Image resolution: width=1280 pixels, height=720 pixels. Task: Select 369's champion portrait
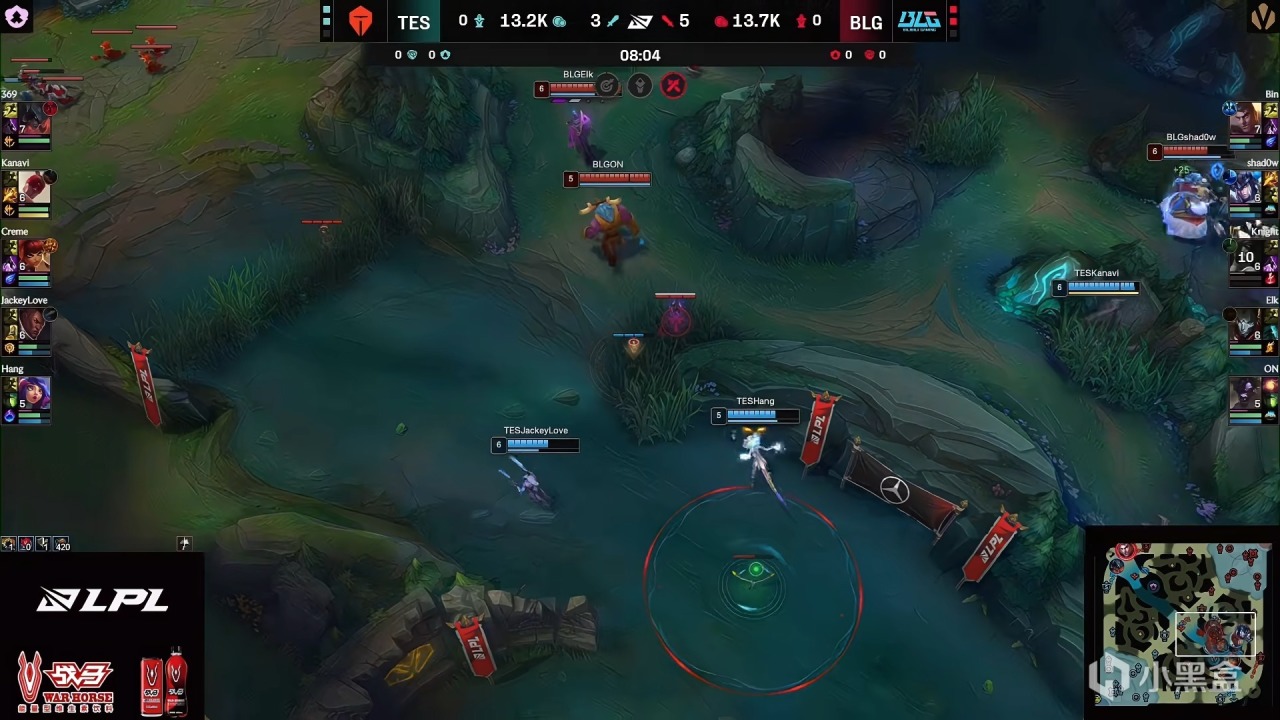coord(33,118)
